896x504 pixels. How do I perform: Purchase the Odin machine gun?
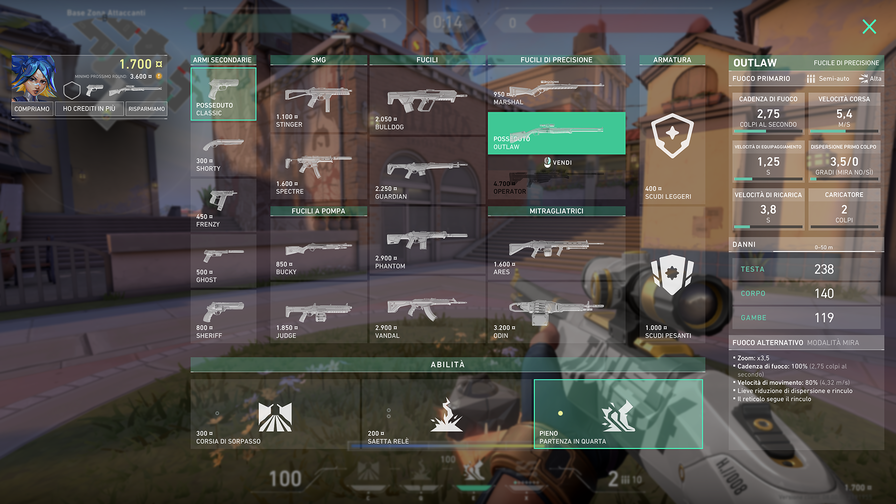tap(556, 315)
